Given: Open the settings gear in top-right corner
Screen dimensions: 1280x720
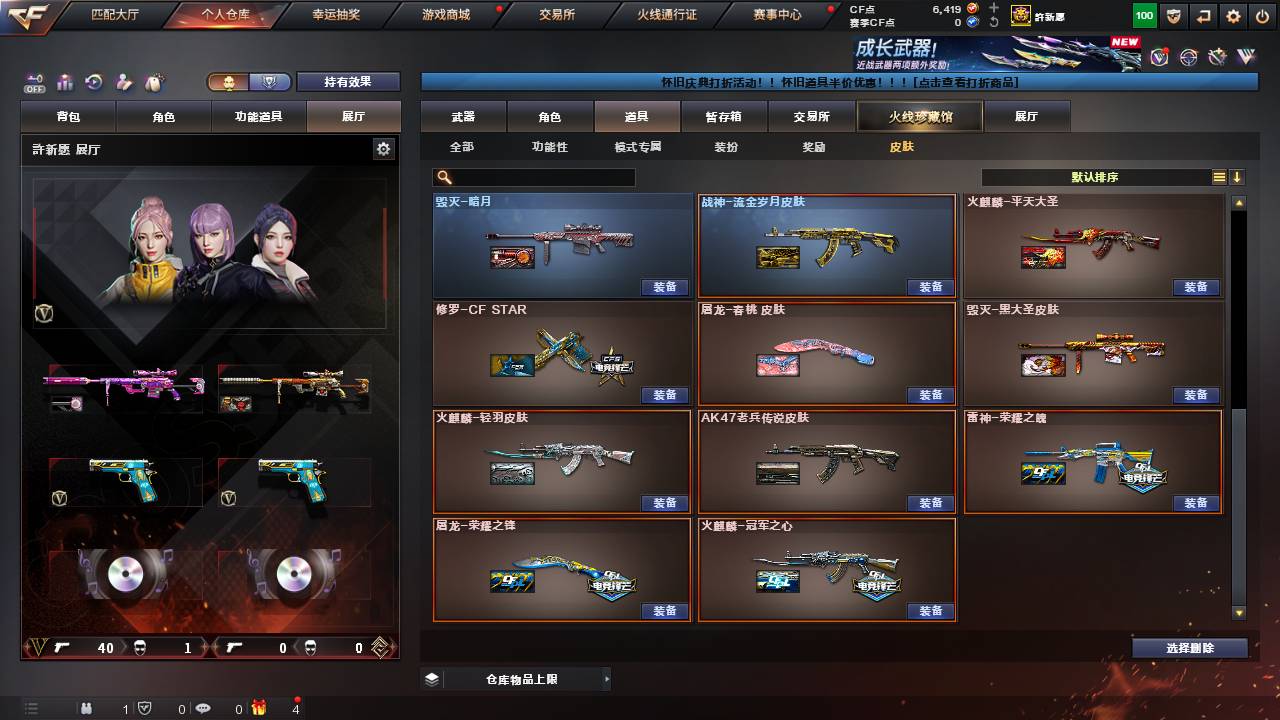Looking at the screenshot, I should tap(1233, 15).
